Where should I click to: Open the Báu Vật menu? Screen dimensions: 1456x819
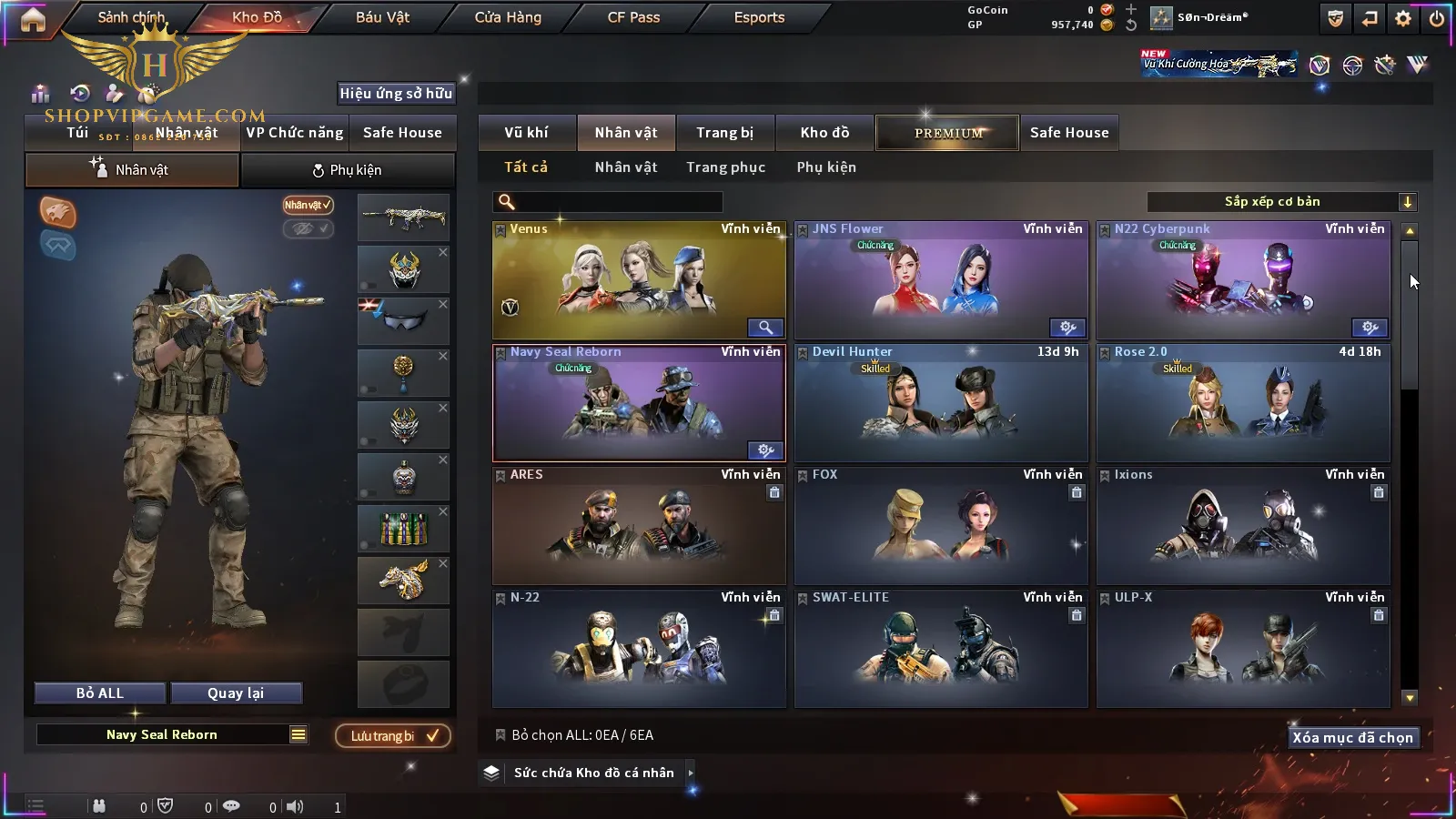click(x=382, y=17)
